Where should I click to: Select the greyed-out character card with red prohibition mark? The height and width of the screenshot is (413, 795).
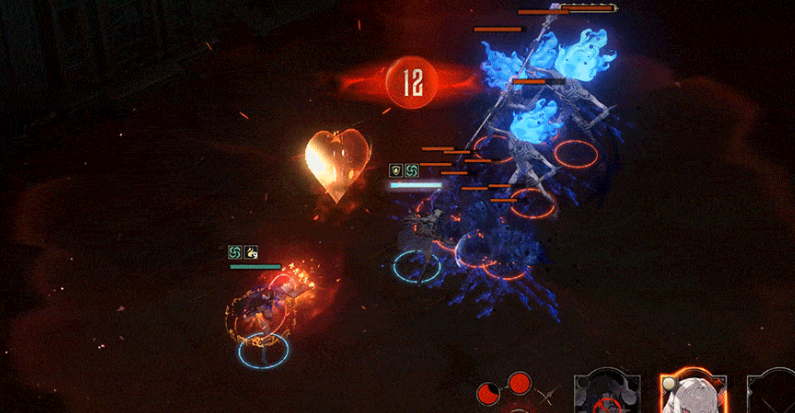click(607, 394)
